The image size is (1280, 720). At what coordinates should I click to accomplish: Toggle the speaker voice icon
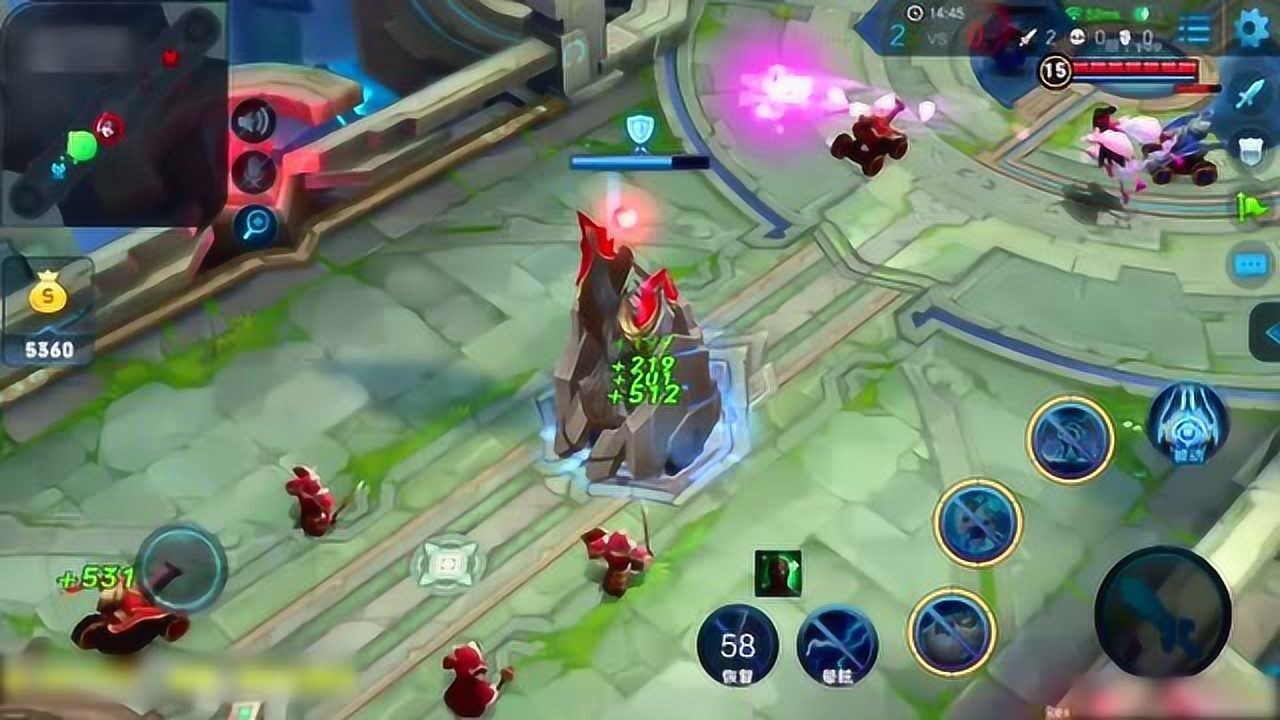click(x=253, y=122)
